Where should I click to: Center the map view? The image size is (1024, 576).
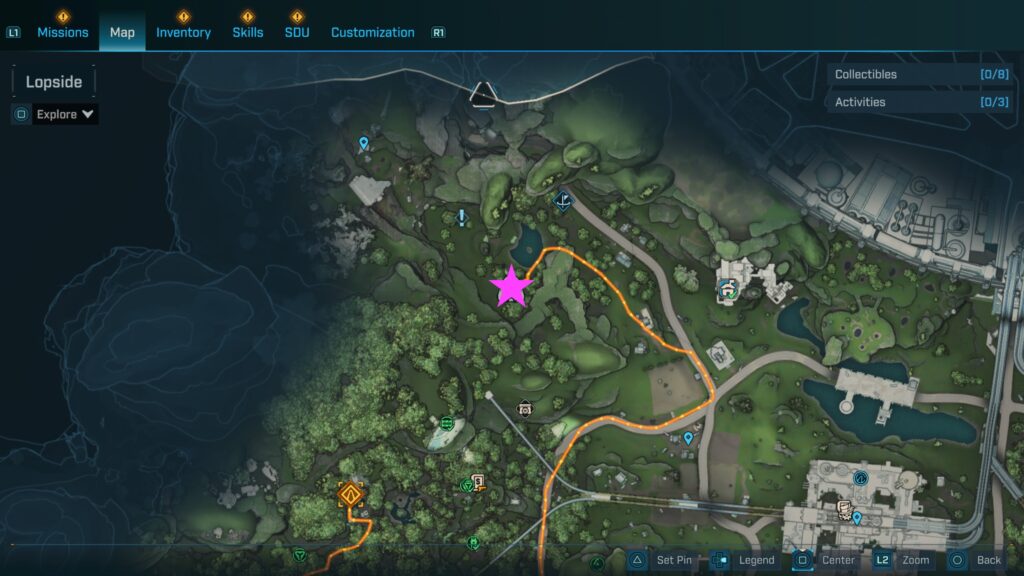pyautogui.click(x=827, y=560)
